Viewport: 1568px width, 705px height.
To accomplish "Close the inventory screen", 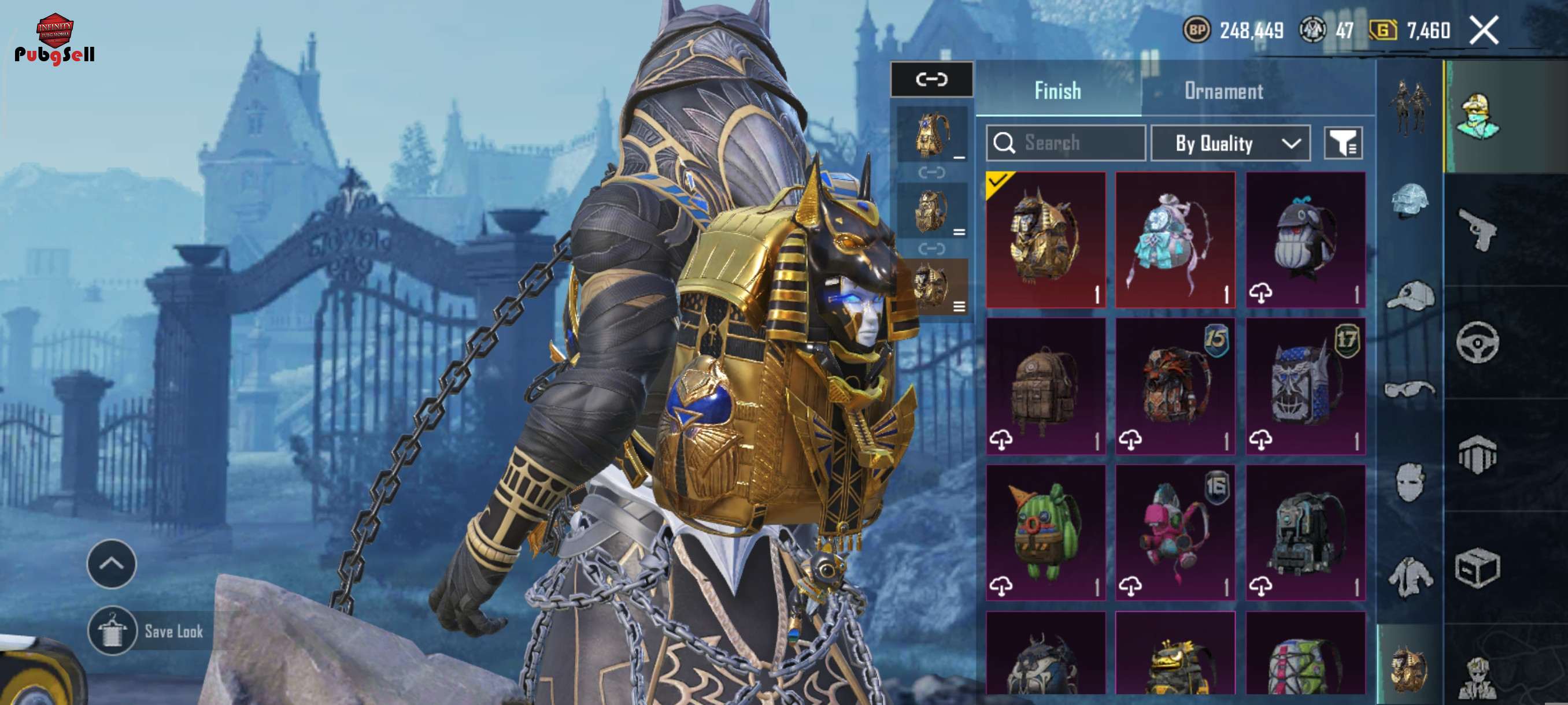I will [1484, 31].
